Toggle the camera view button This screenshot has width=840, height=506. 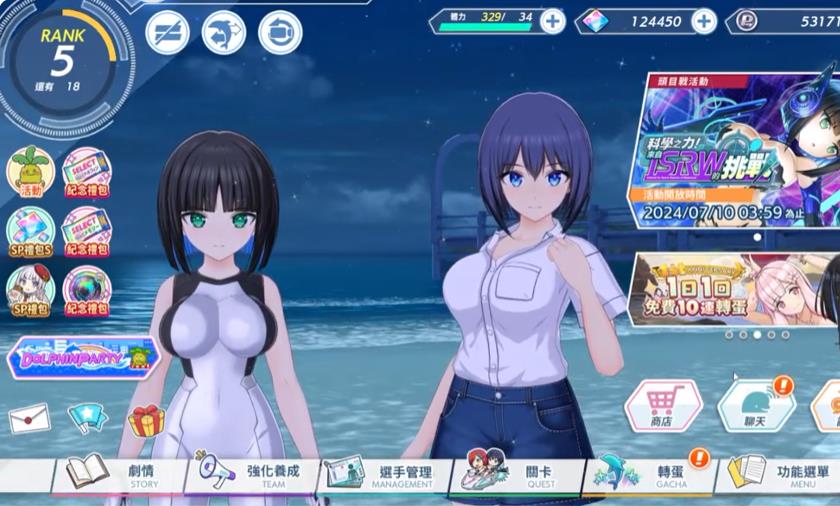(x=280, y=32)
